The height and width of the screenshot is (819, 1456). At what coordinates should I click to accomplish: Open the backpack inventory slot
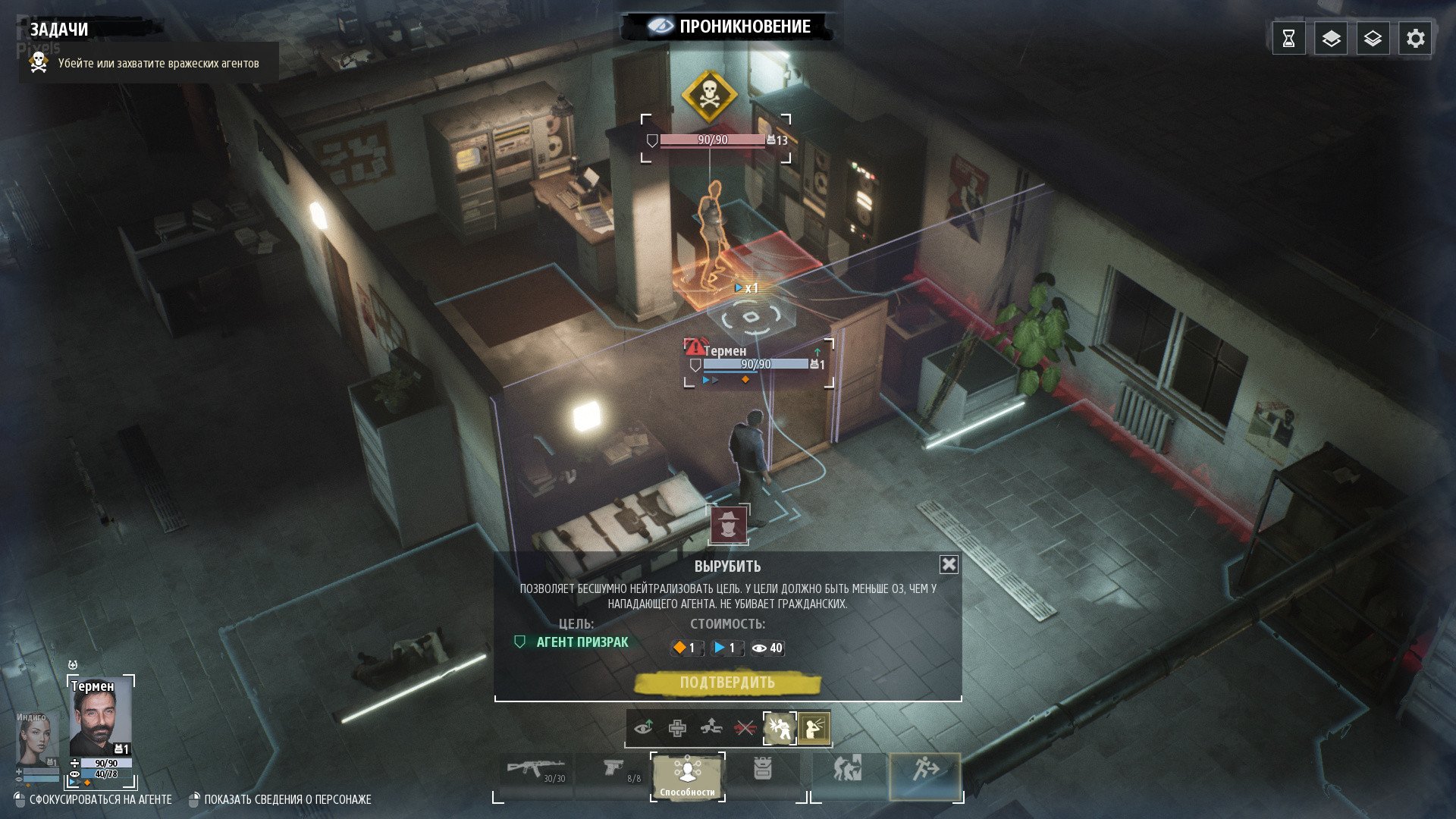click(x=762, y=770)
